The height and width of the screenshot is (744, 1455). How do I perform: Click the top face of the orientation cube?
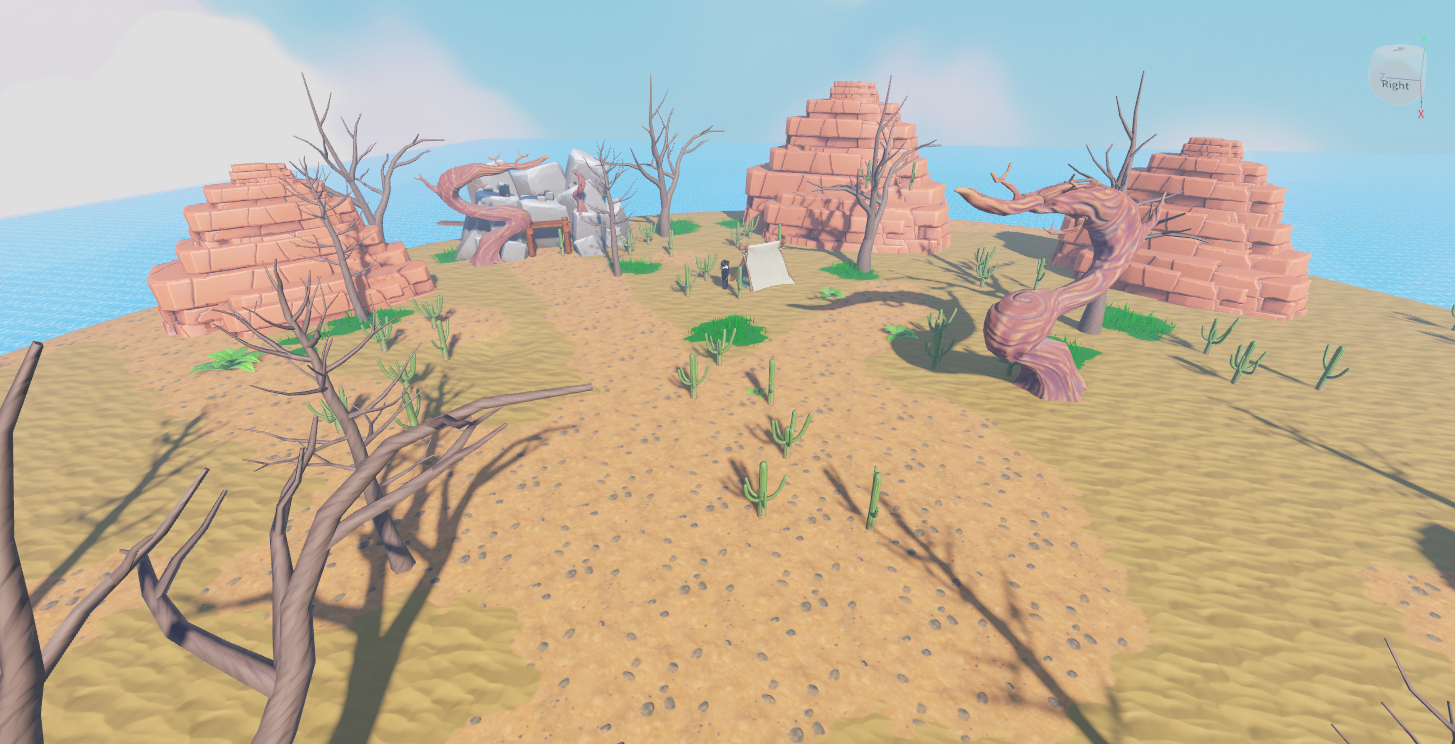(1398, 50)
